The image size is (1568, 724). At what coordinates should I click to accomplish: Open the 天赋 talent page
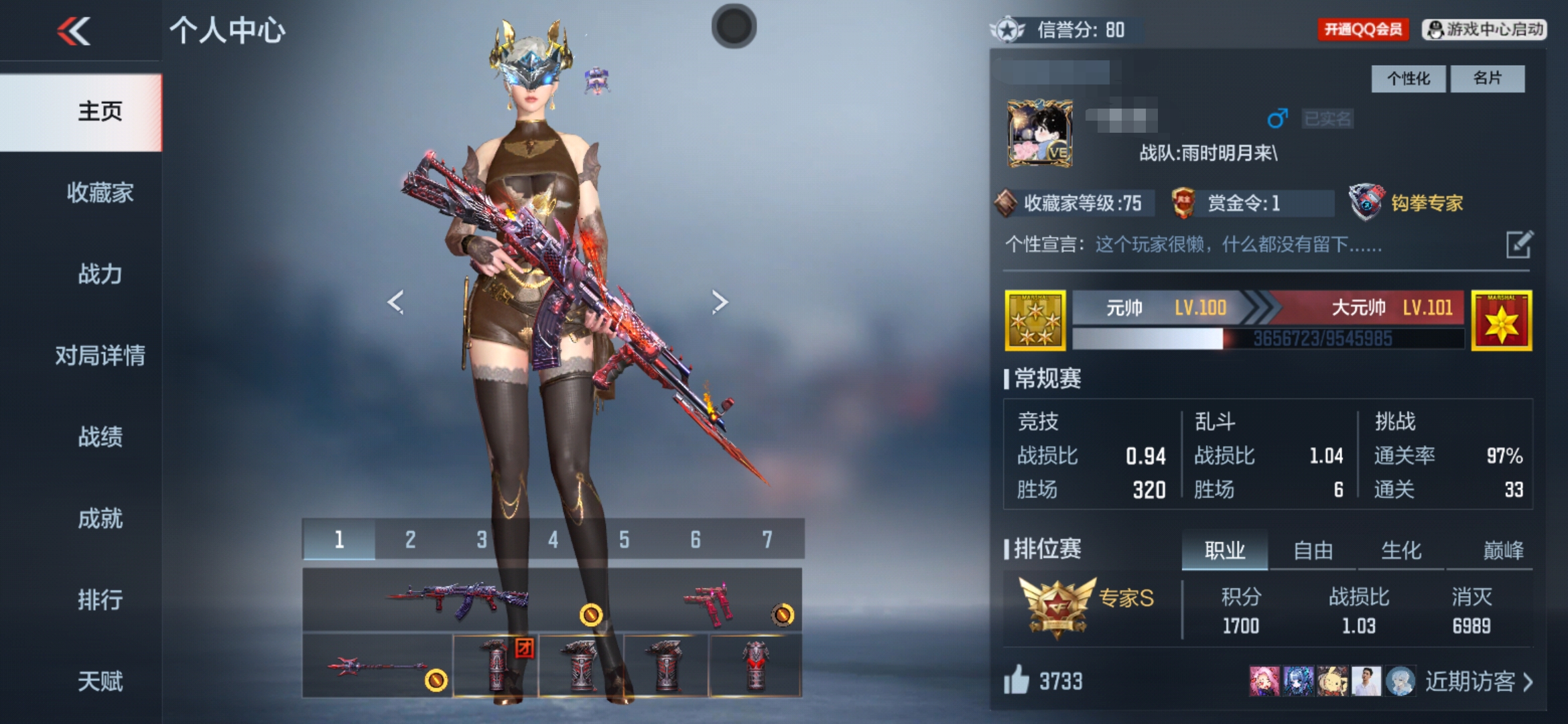point(100,681)
